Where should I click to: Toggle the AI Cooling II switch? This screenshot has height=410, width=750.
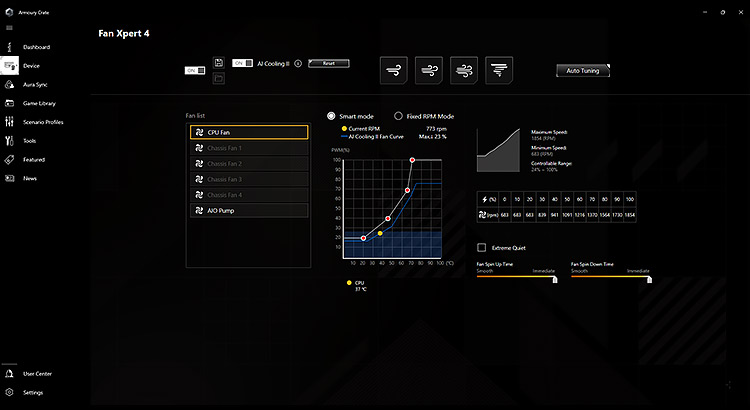(x=239, y=63)
